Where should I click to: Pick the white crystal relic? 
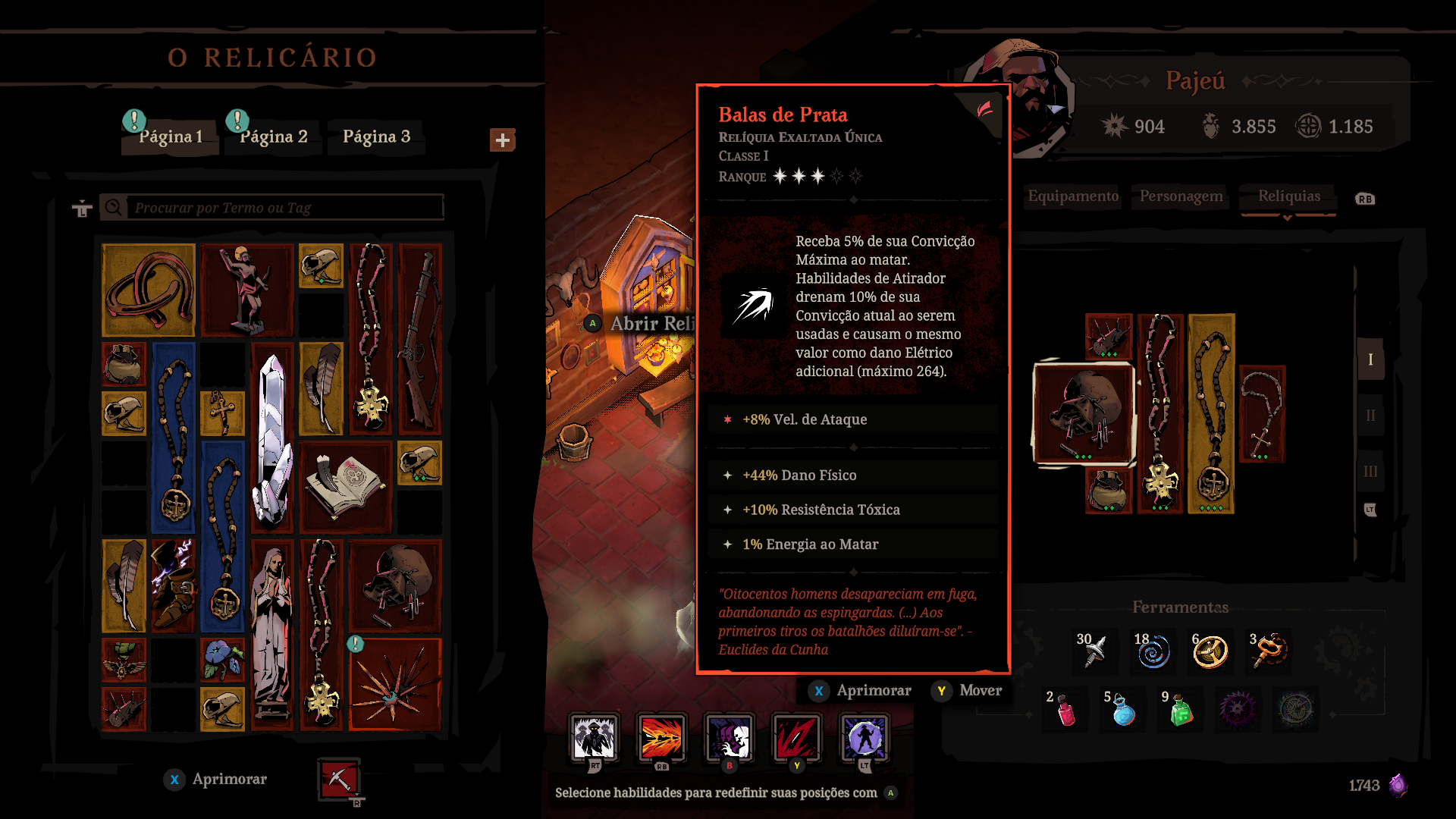pyautogui.click(x=272, y=440)
